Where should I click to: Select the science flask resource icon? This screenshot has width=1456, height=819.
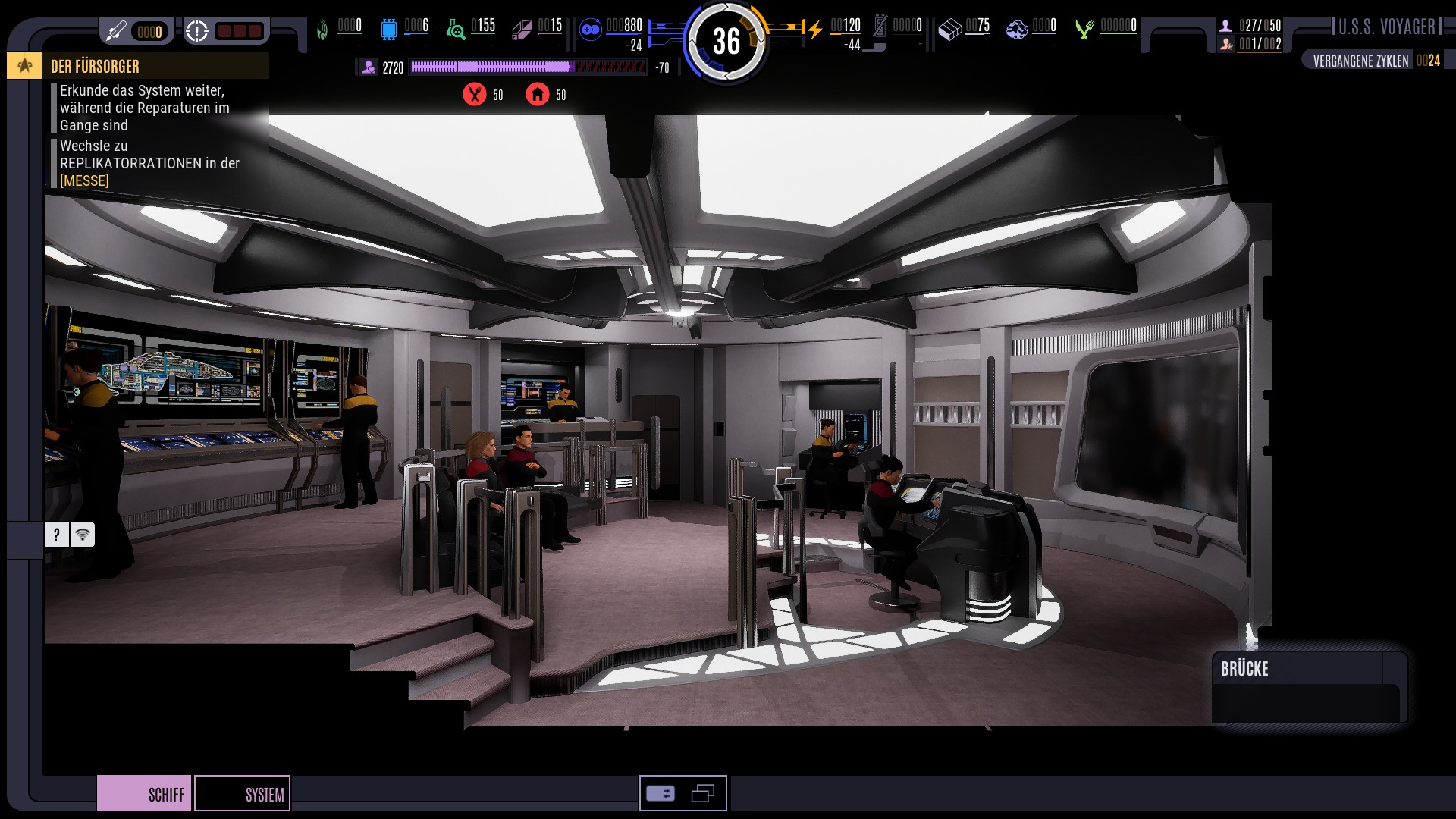(x=456, y=30)
